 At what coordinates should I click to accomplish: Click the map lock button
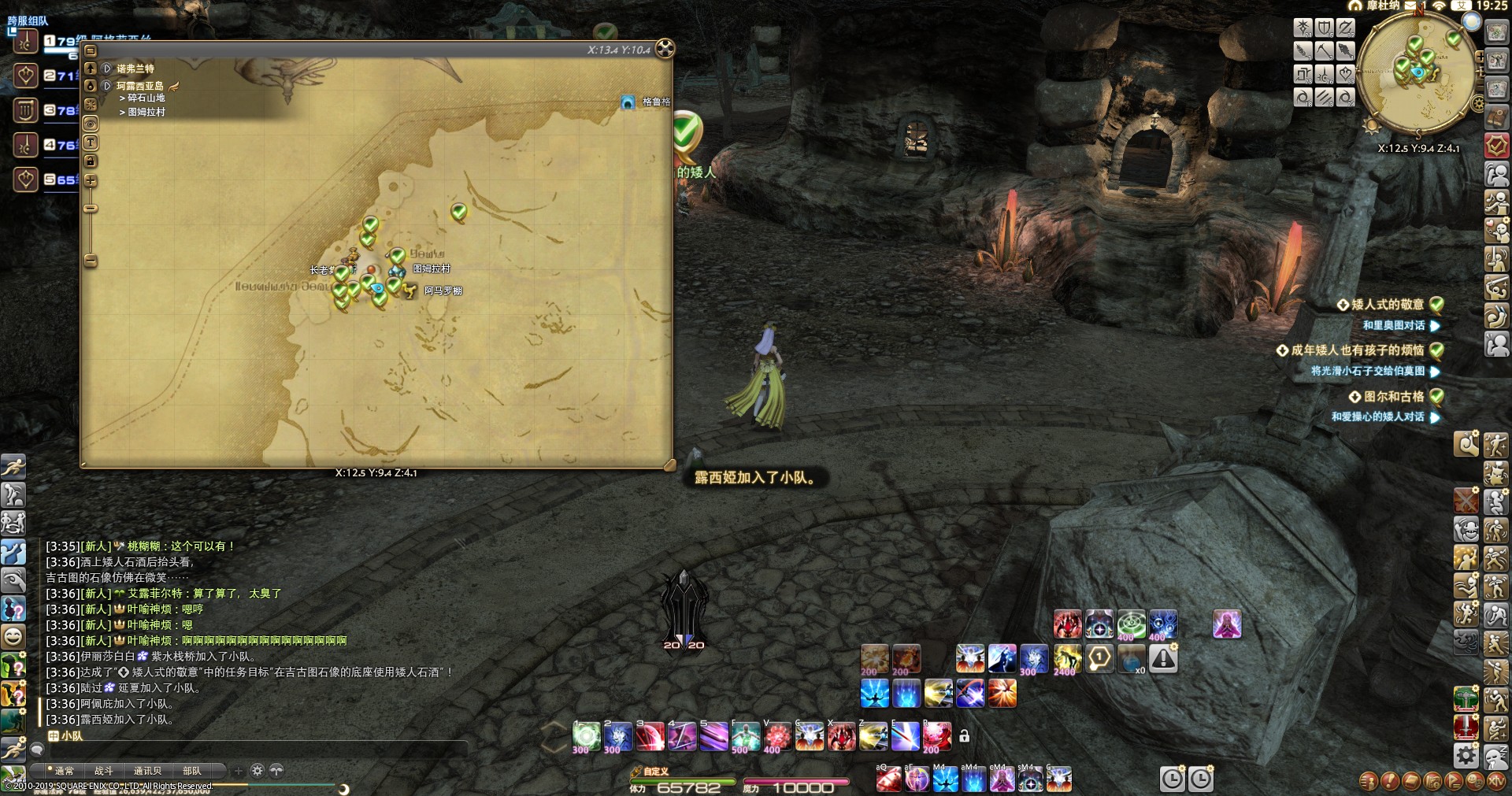click(x=91, y=161)
